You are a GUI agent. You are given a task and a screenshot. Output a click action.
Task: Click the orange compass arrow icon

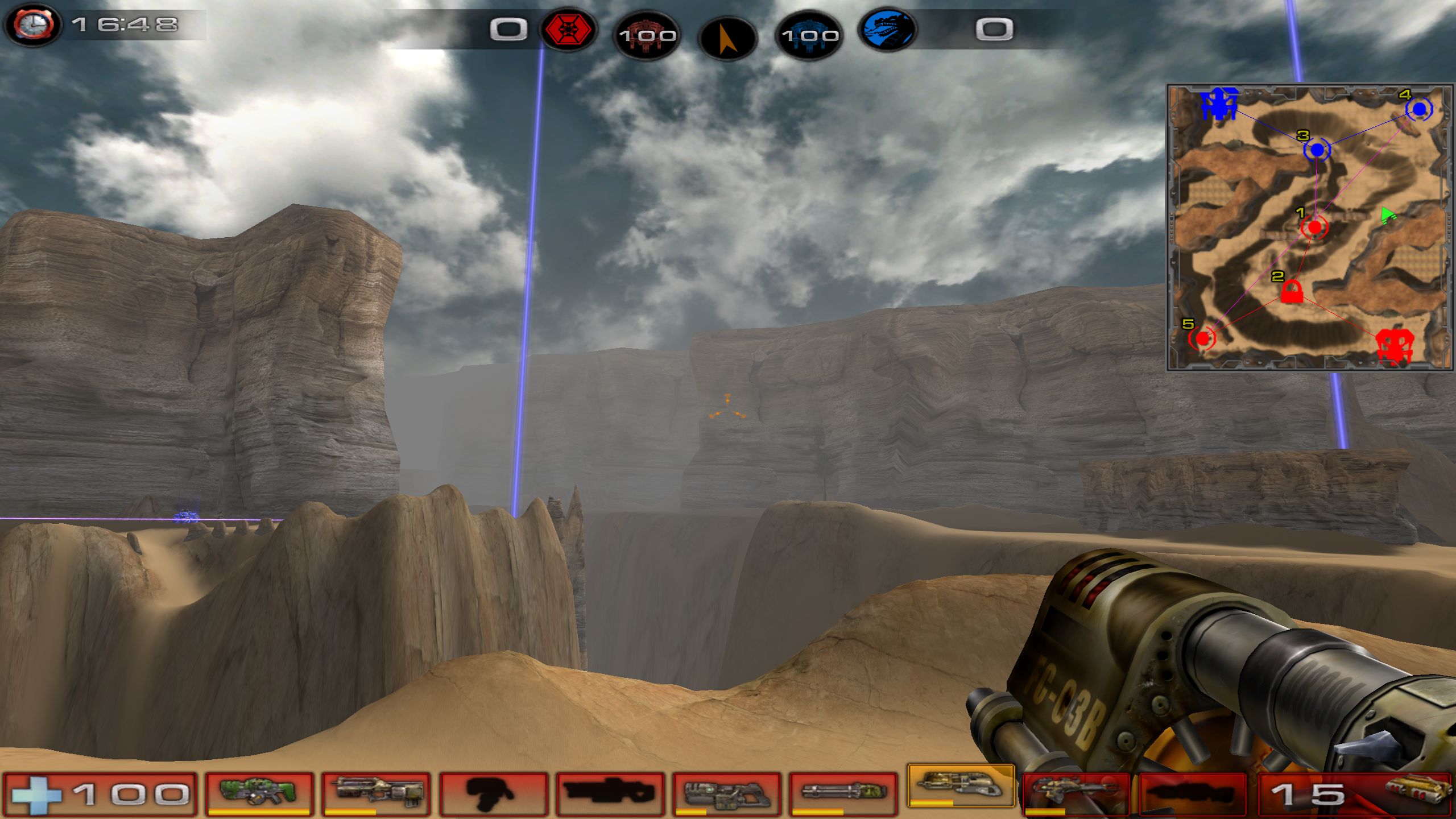point(727,39)
